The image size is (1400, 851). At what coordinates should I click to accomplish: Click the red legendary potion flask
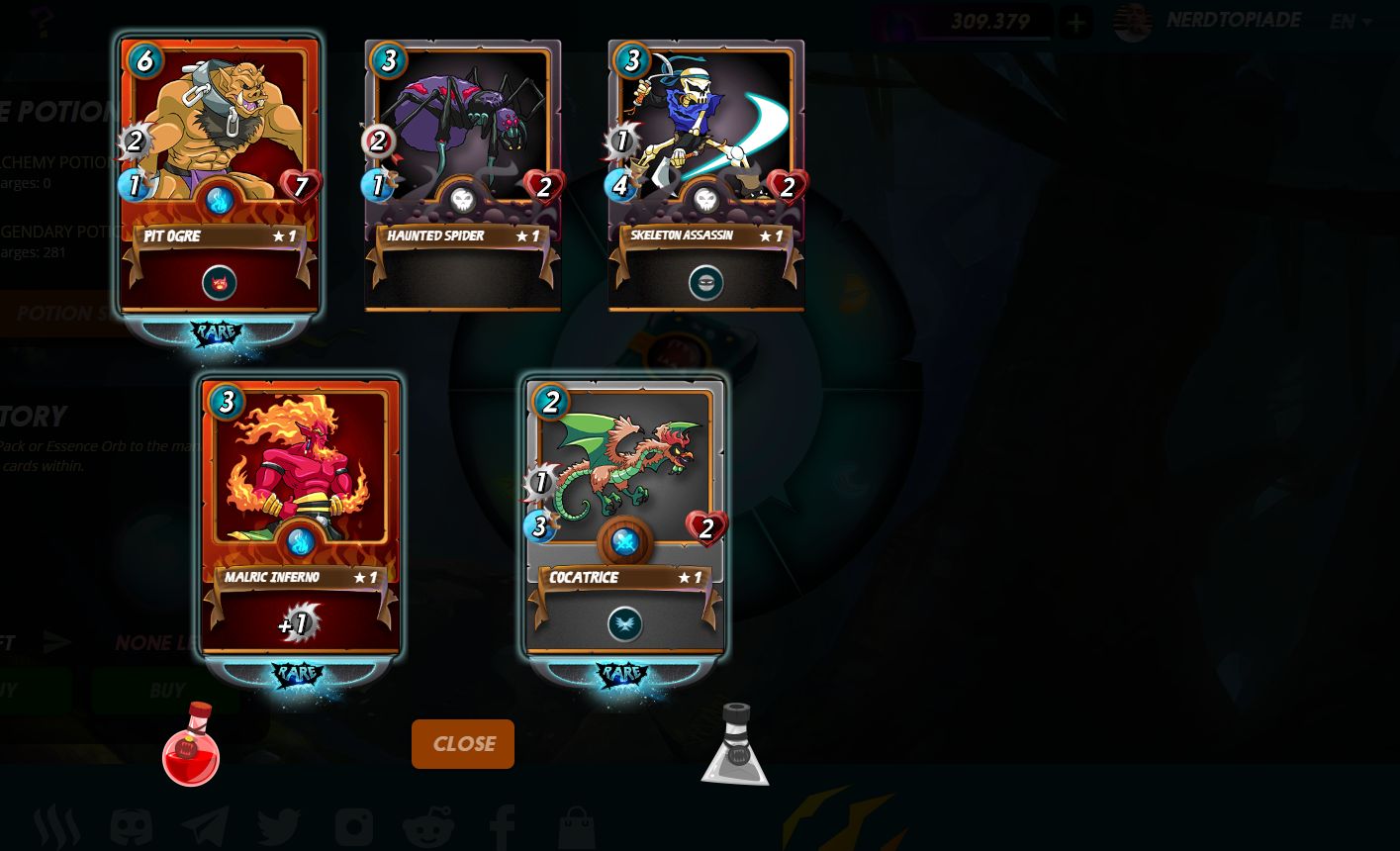click(191, 747)
